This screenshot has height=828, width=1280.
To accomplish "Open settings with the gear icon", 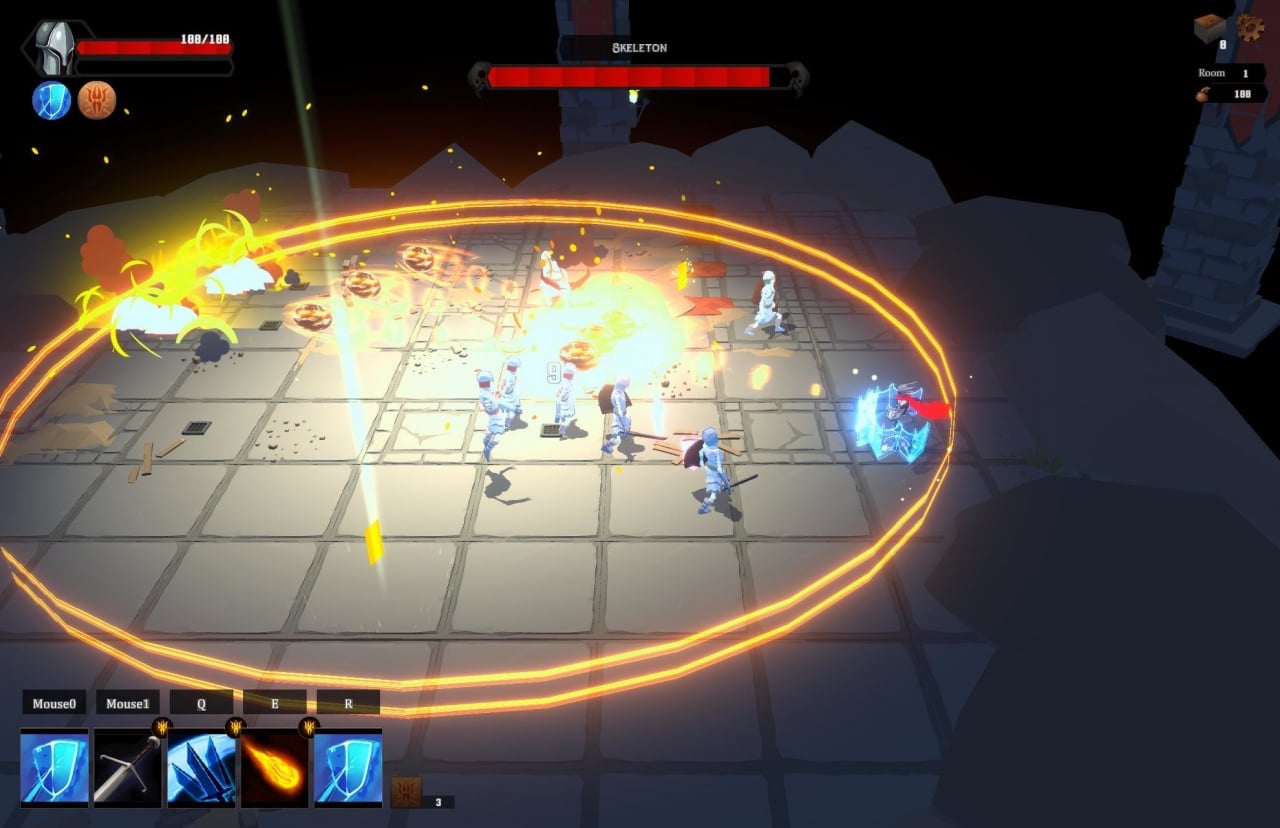I will click(1250, 27).
